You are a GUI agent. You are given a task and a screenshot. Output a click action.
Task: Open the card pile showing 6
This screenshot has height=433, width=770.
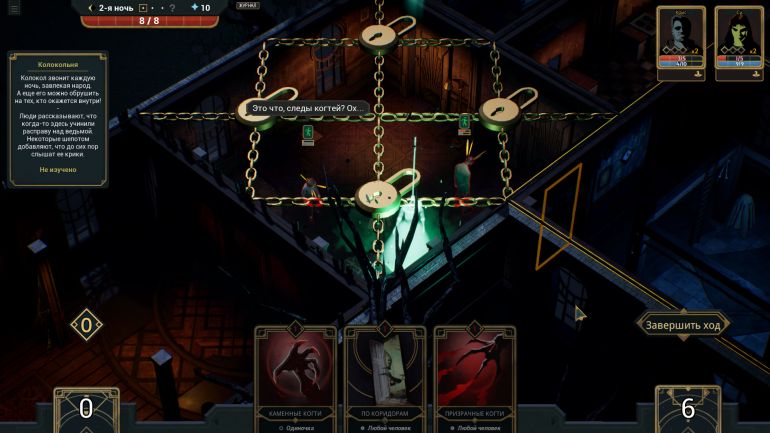(688, 409)
